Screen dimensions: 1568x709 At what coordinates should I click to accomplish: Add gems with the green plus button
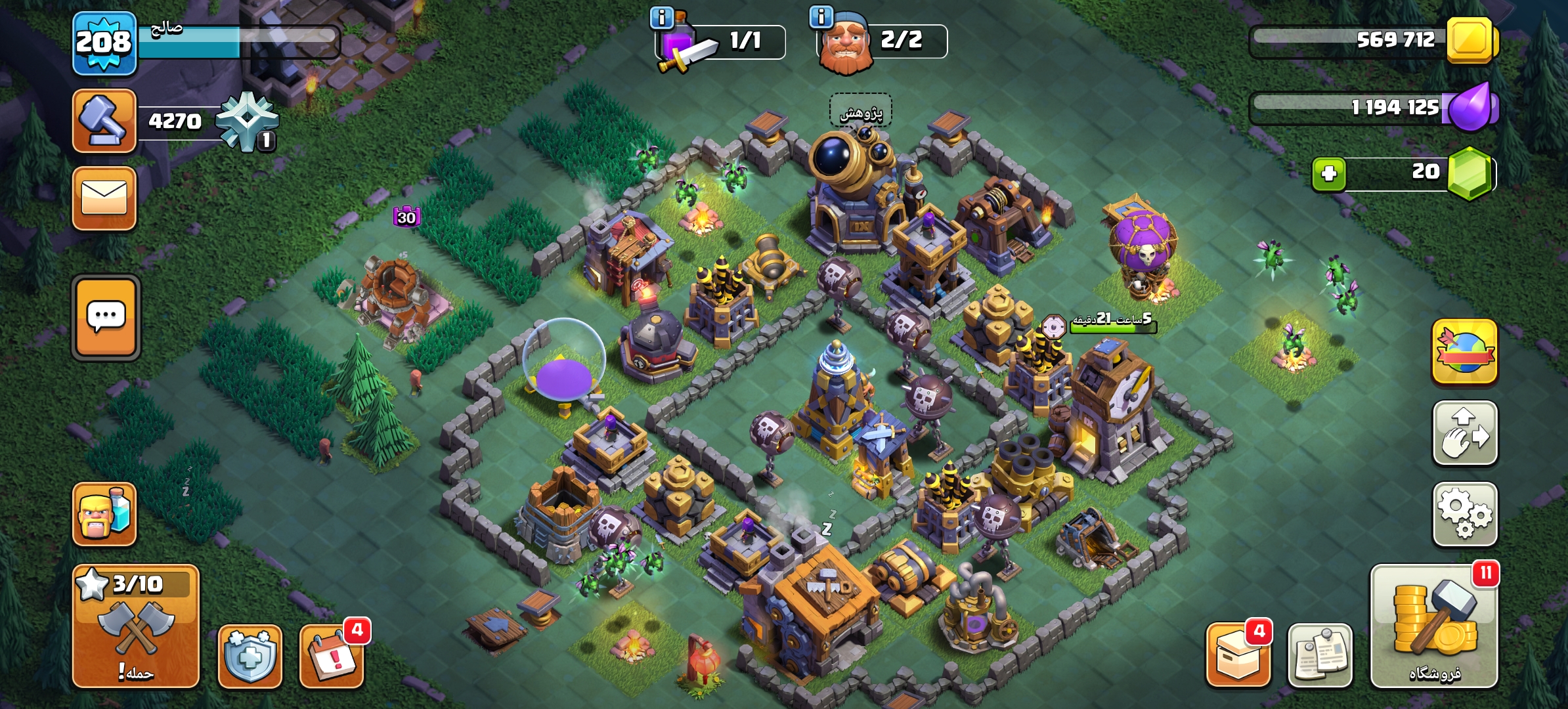[1328, 174]
